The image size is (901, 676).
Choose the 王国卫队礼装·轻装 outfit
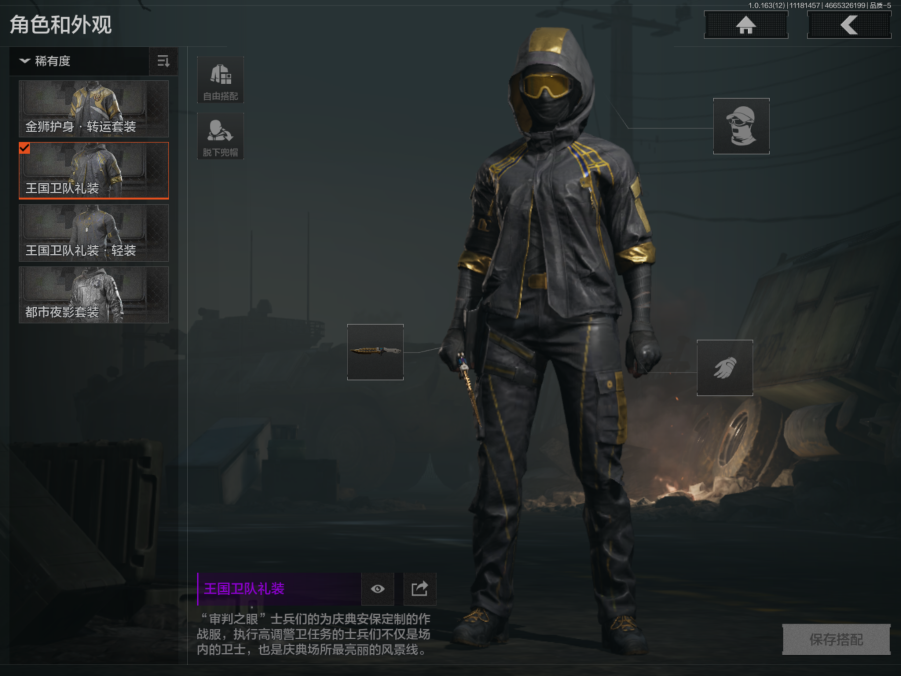(94, 232)
